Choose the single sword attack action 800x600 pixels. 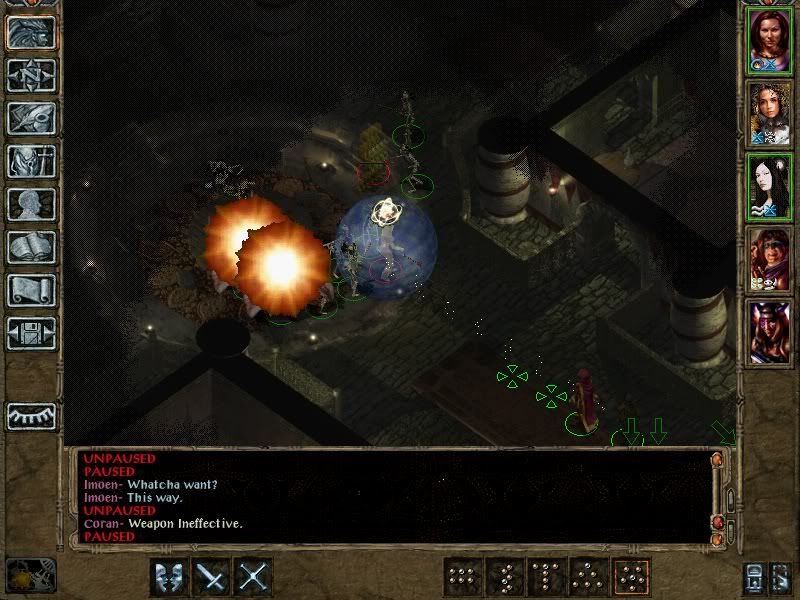pos(212,577)
